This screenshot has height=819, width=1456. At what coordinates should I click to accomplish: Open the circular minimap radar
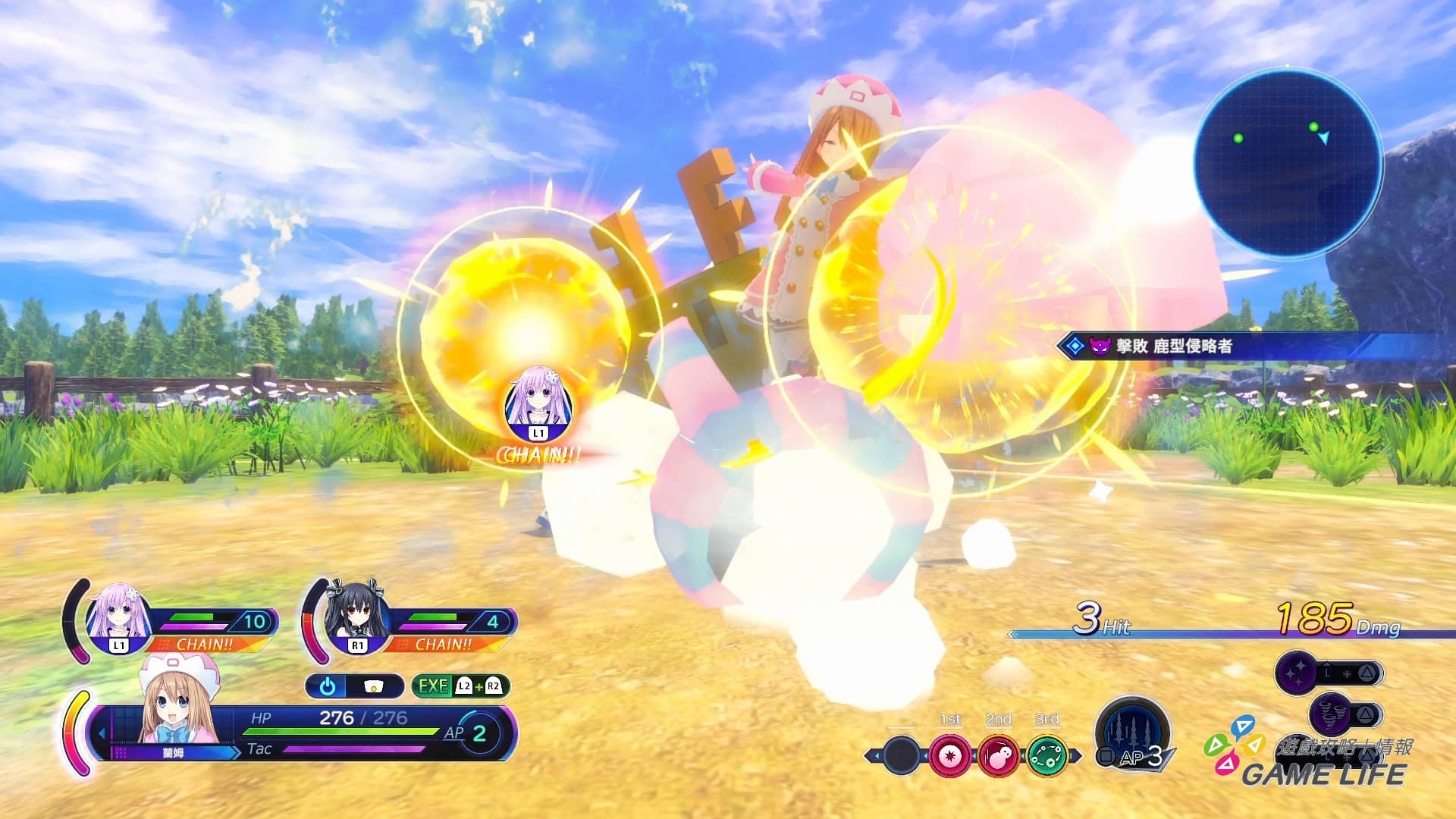pos(1288,162)
